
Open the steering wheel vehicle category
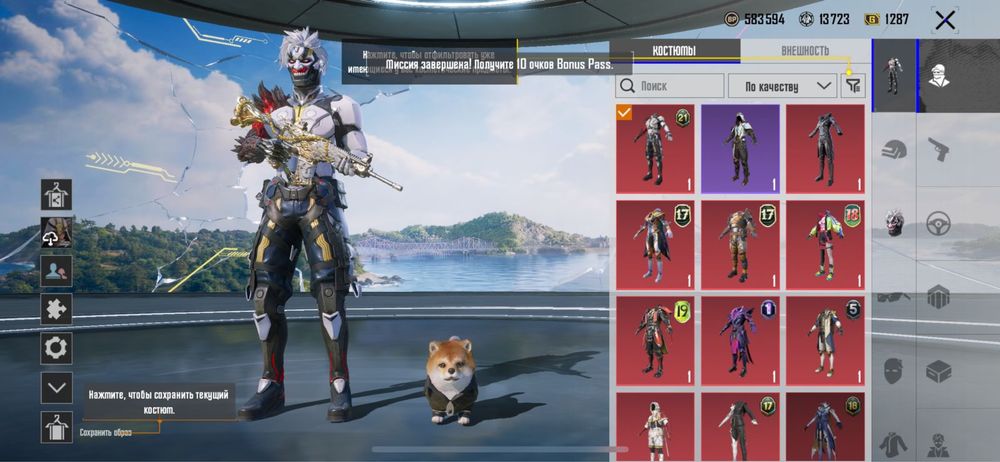pyautogui.click(x=938, y=223)
